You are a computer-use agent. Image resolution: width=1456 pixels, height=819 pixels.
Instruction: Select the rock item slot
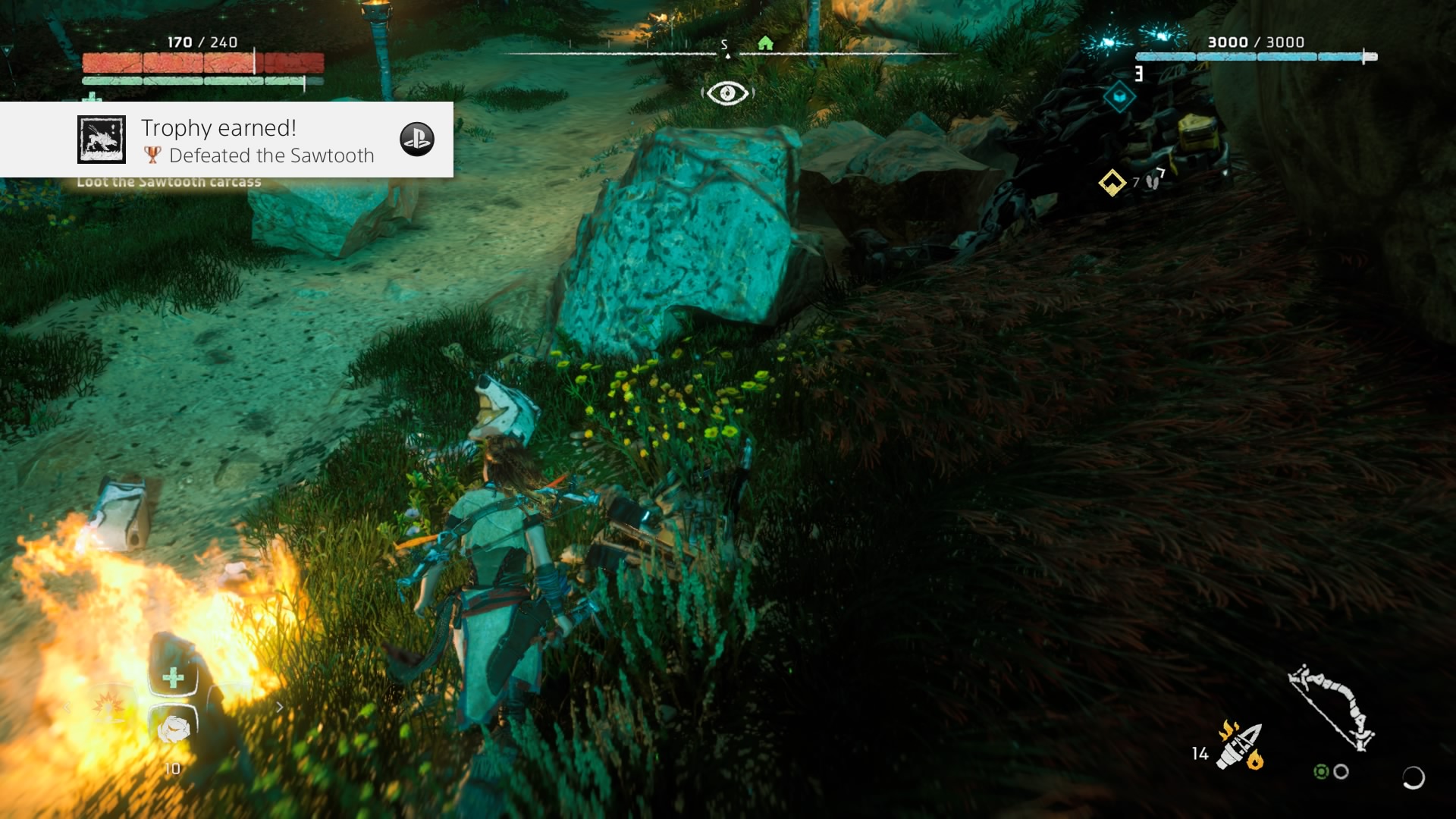pyautogui.click(x=173, y=730)
